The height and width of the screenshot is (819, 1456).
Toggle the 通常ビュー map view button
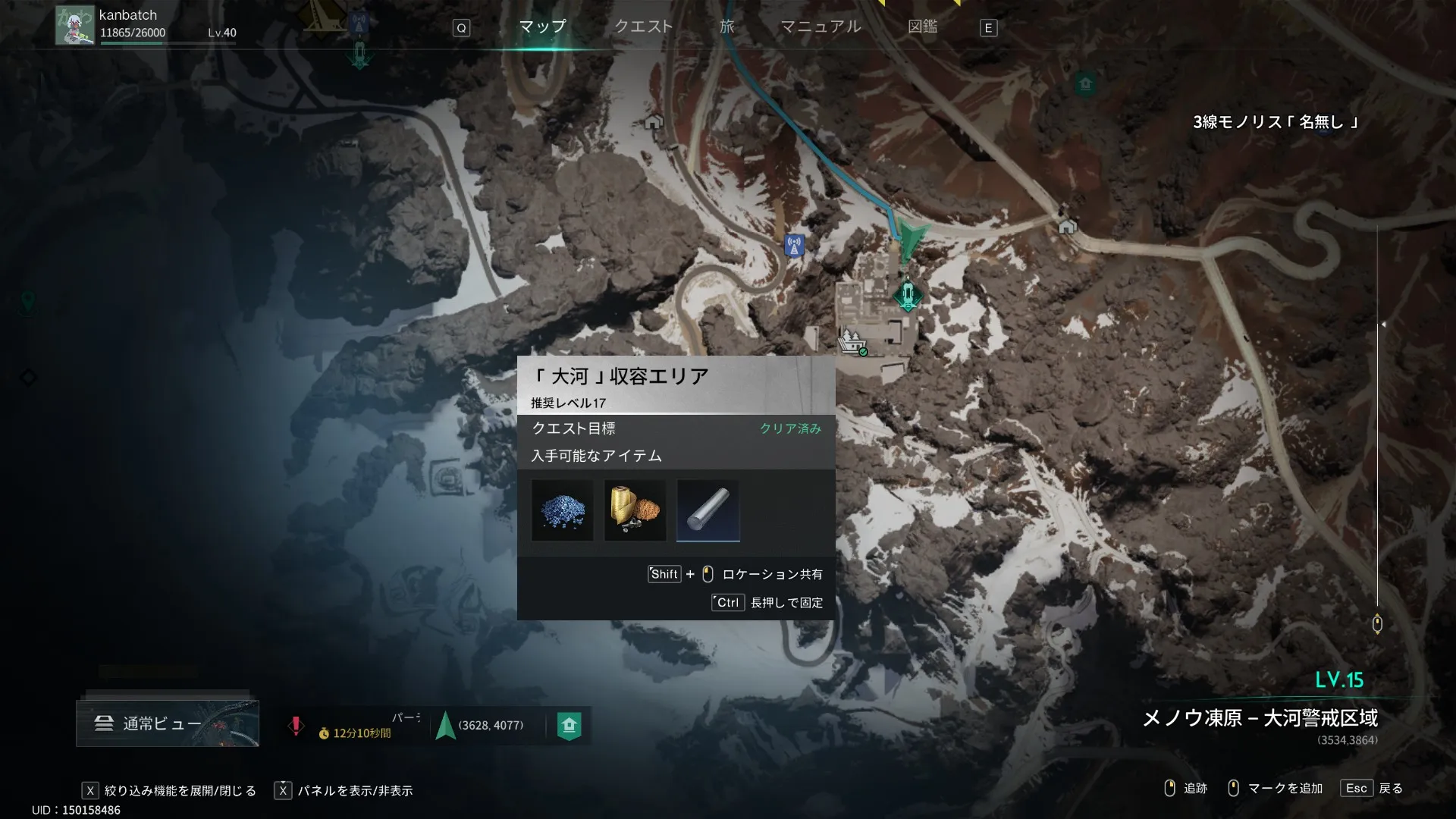(x=168, y=723)
